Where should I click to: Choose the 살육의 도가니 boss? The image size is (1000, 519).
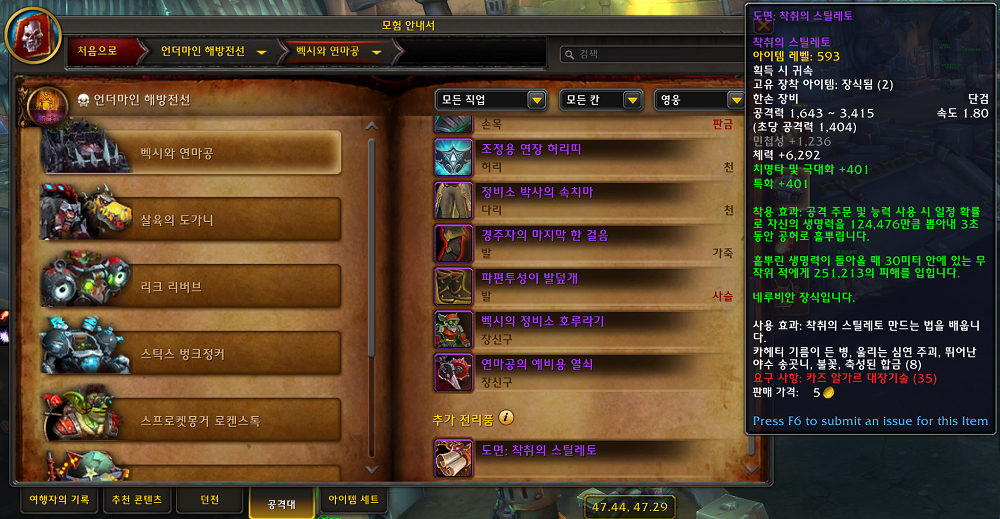click(190, 219)
